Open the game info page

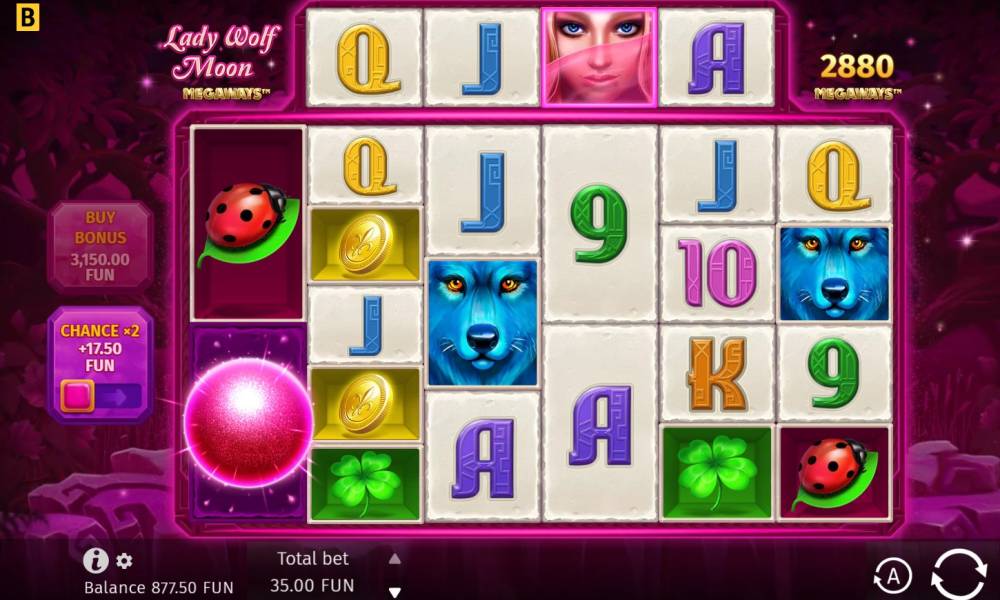click(x=95, y=560)
